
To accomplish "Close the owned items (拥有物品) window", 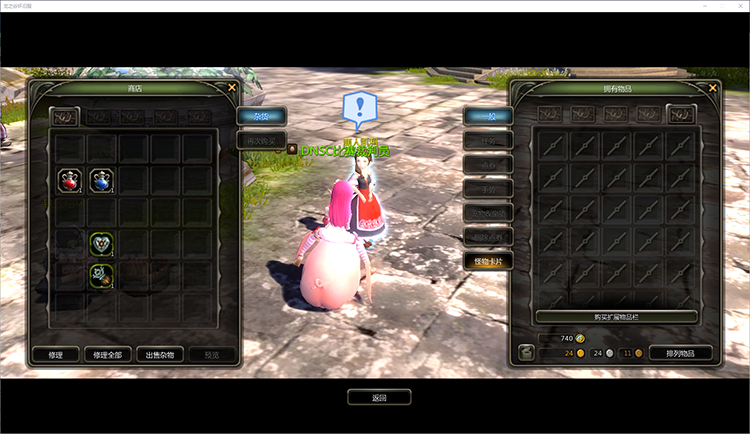I will [712, 88].
